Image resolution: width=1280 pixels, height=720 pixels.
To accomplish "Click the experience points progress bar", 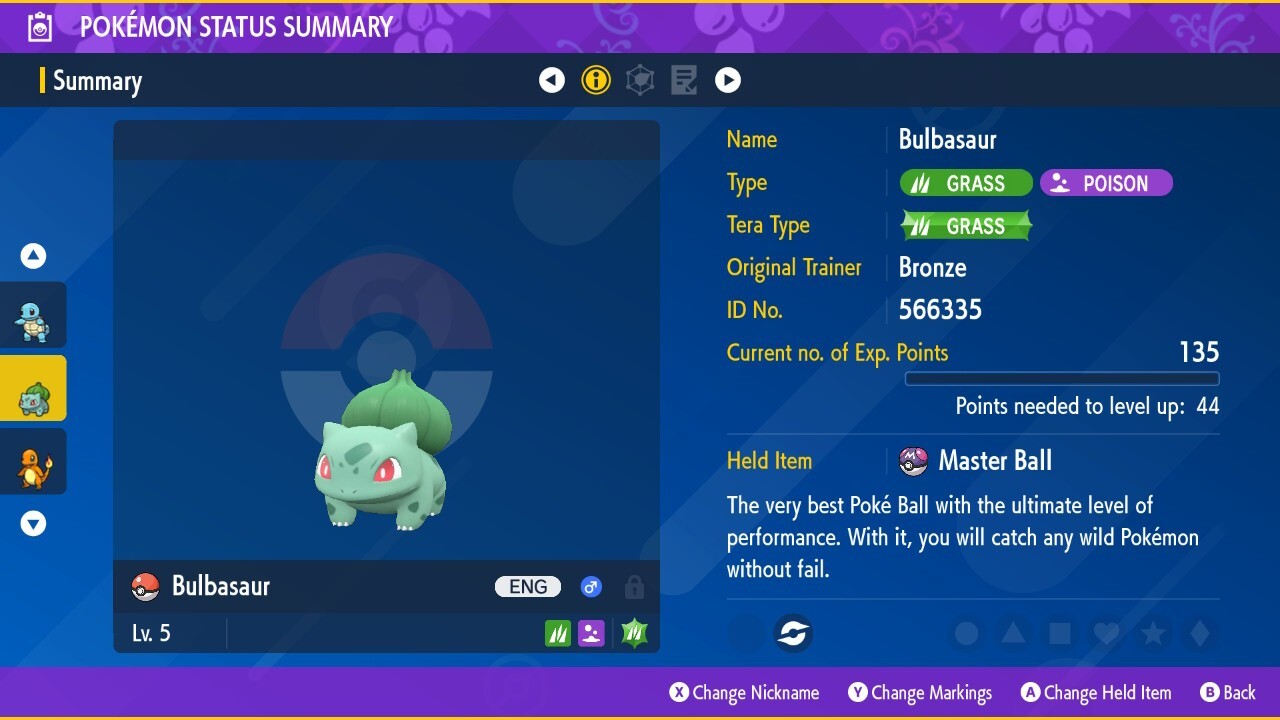I will tap(1062, 379).
